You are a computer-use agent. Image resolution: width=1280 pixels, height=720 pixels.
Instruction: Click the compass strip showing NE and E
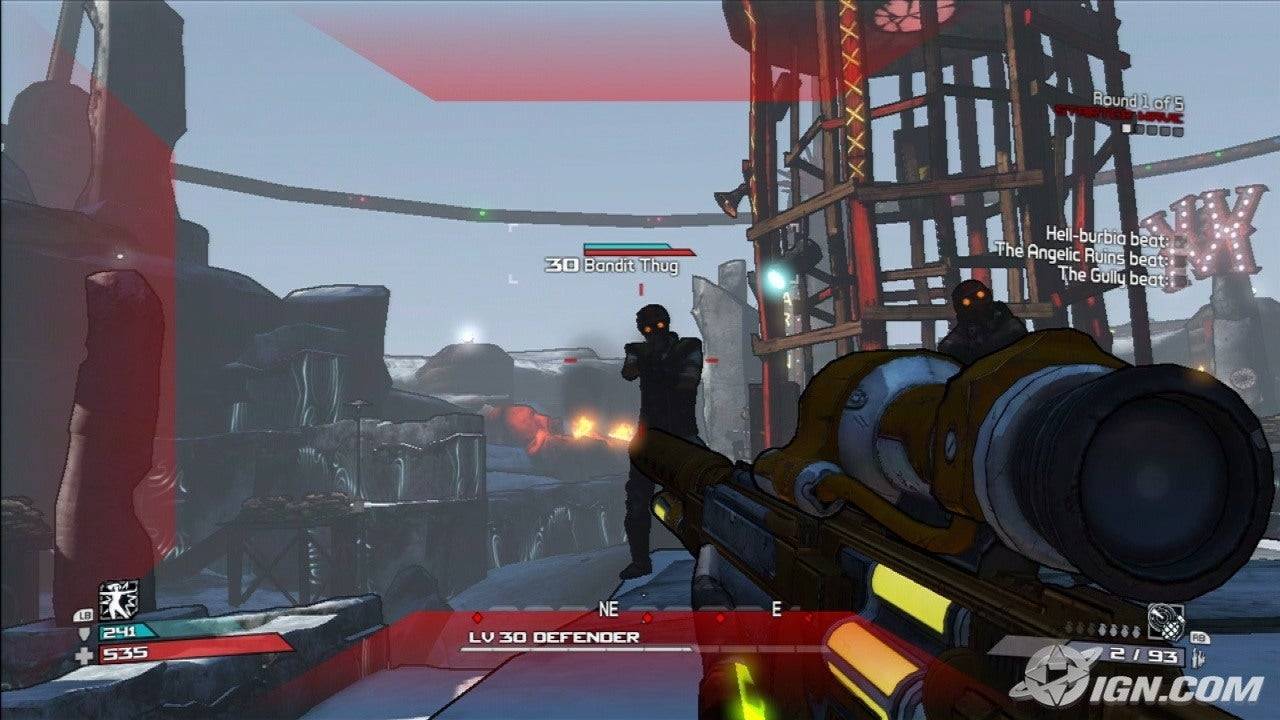click(690, 609)
